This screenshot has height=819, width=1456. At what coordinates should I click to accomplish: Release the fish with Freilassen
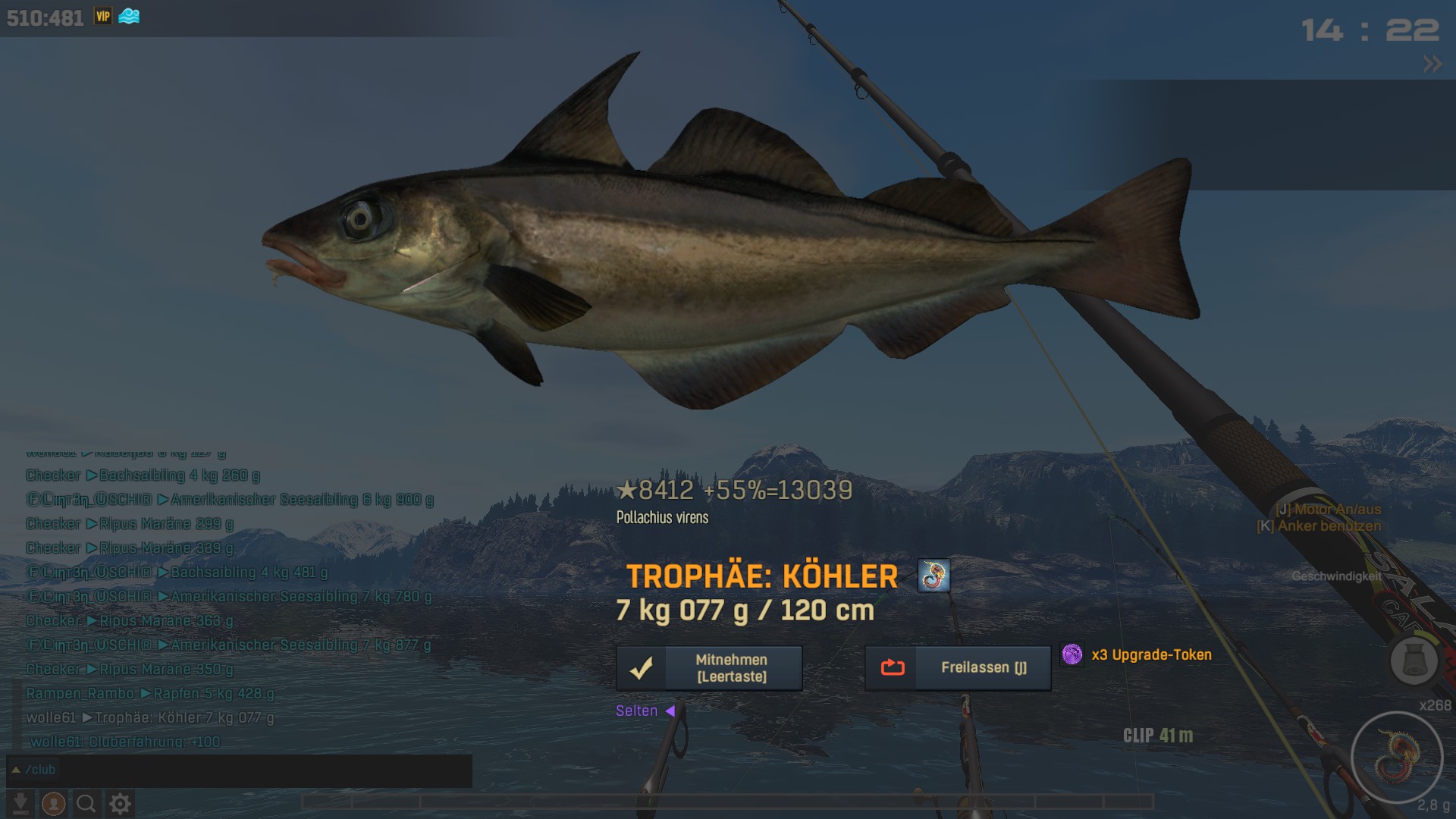958,668
